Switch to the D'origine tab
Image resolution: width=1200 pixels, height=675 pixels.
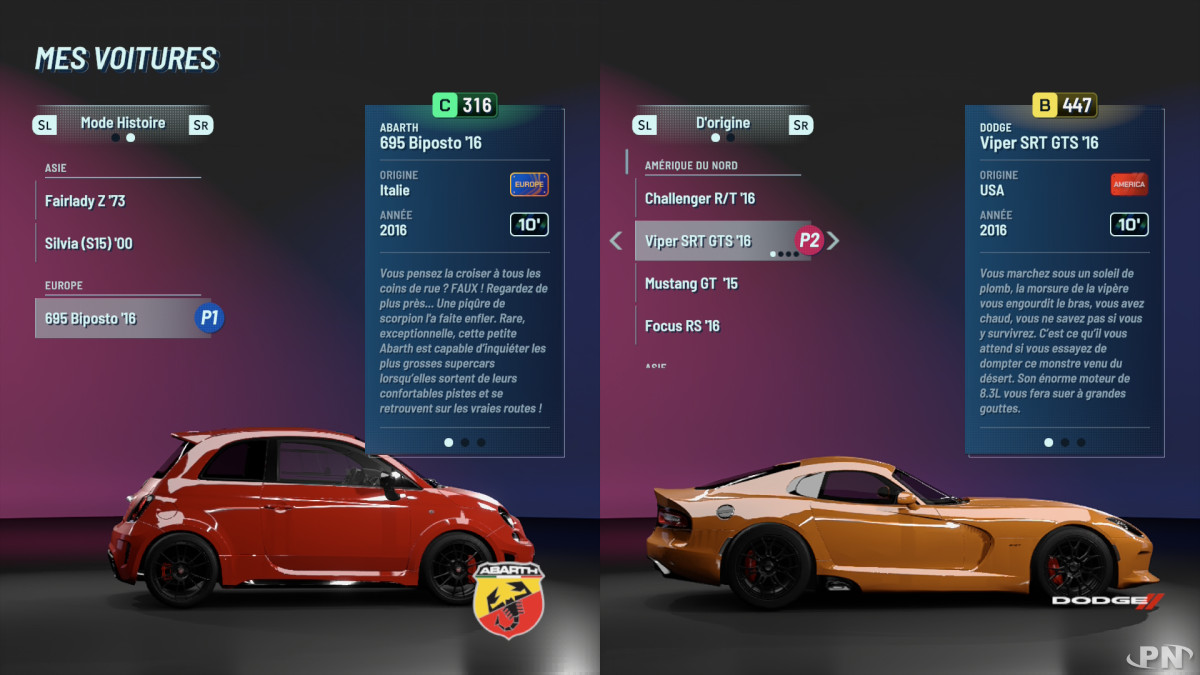pos(723,123)
